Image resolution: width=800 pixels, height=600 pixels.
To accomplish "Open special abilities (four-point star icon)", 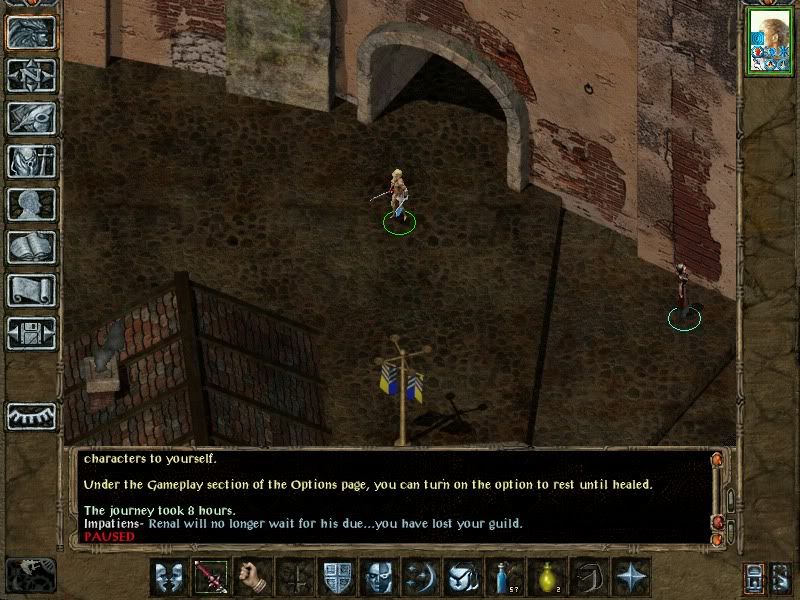I will click(x=630, y=578).
